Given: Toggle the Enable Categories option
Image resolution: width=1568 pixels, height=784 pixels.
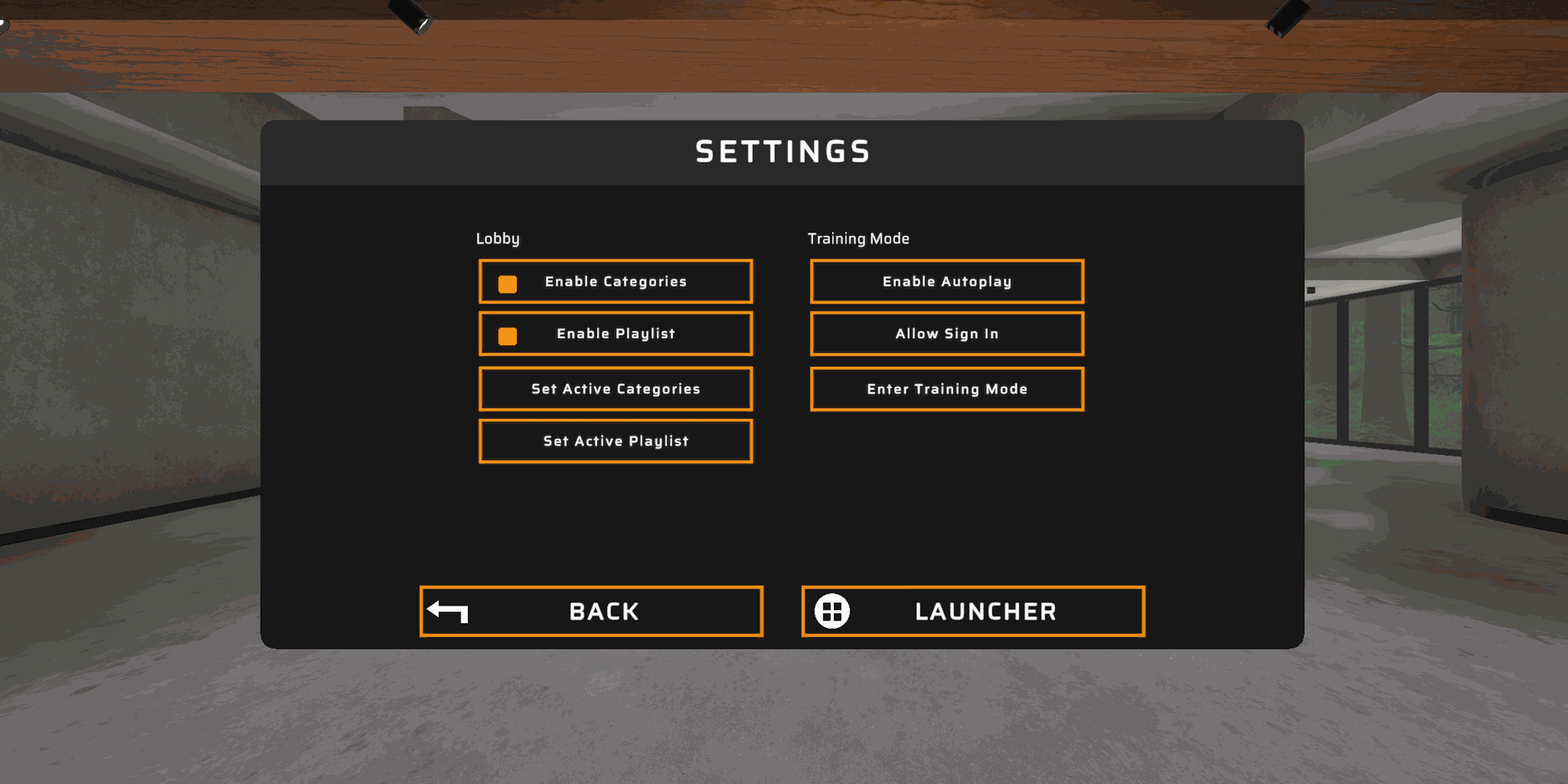Looking at the screenshot, I should [x=615, y=282].
